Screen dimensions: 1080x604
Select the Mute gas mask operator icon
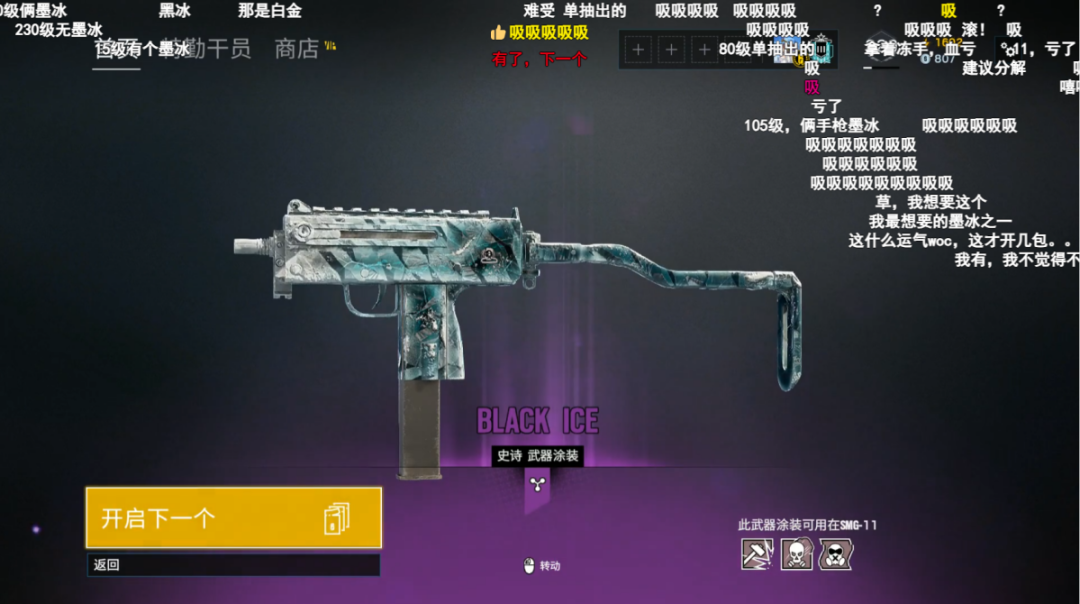[x=835, y=553]
